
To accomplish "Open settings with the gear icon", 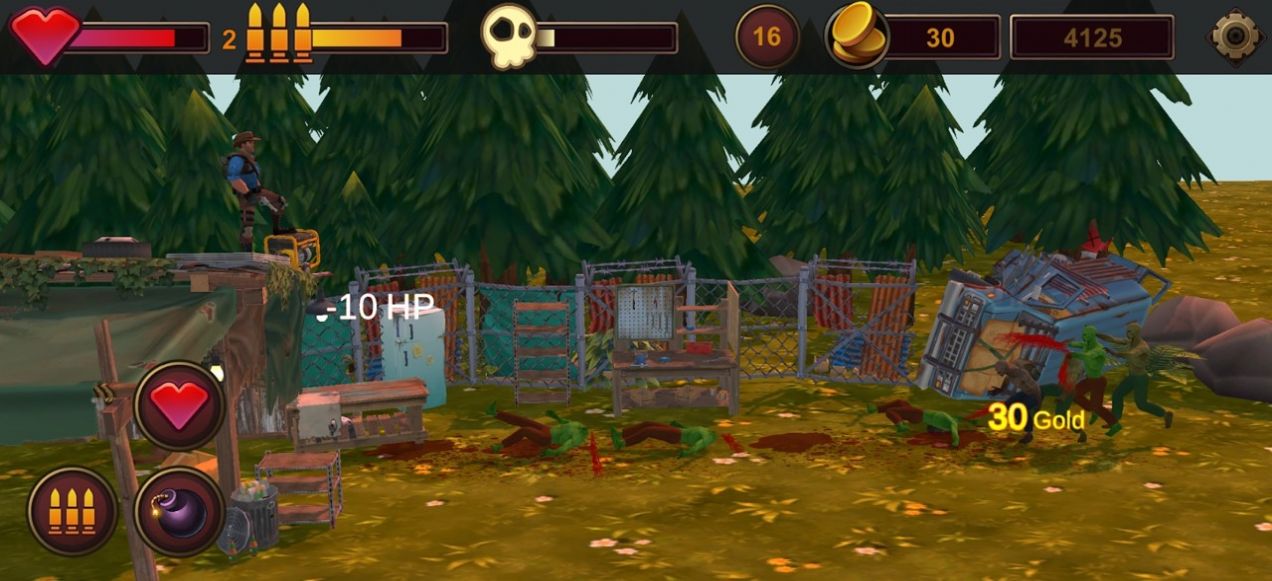I will pos(1236,37).
